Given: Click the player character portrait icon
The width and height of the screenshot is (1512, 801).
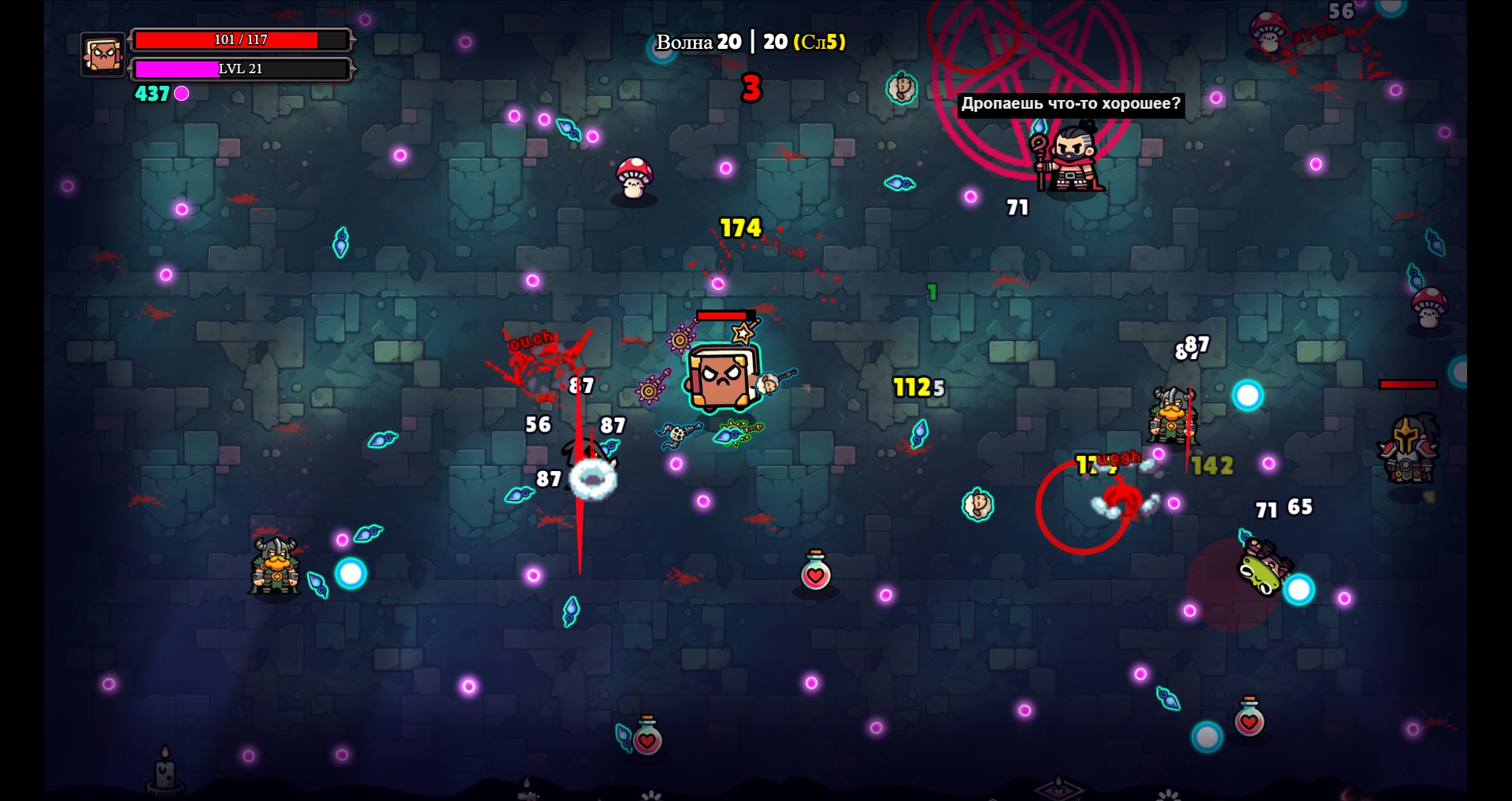Looking at the screenshot, I should [102, 54].
